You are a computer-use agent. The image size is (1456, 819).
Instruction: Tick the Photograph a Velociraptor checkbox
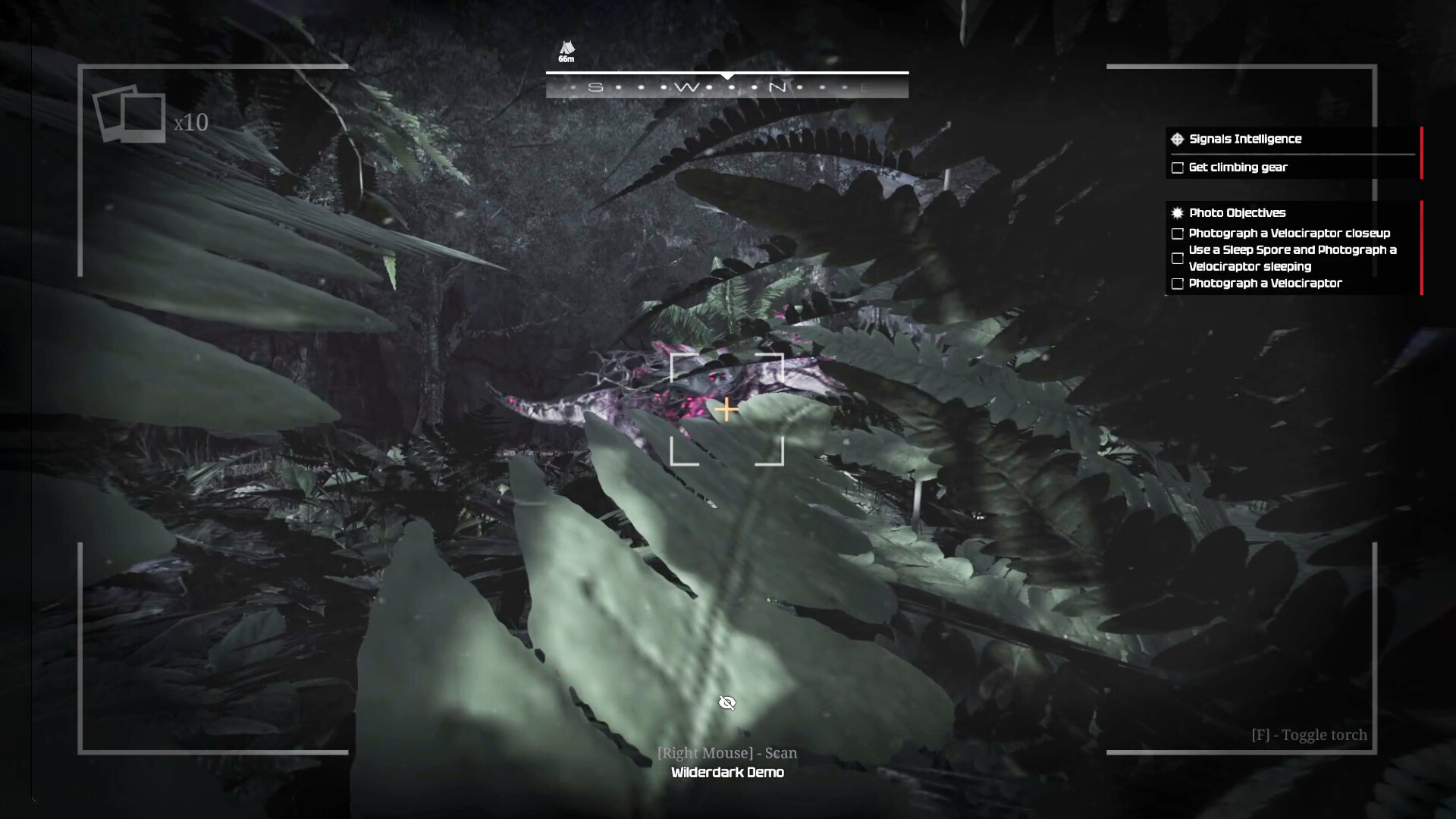coord(1178,284)
